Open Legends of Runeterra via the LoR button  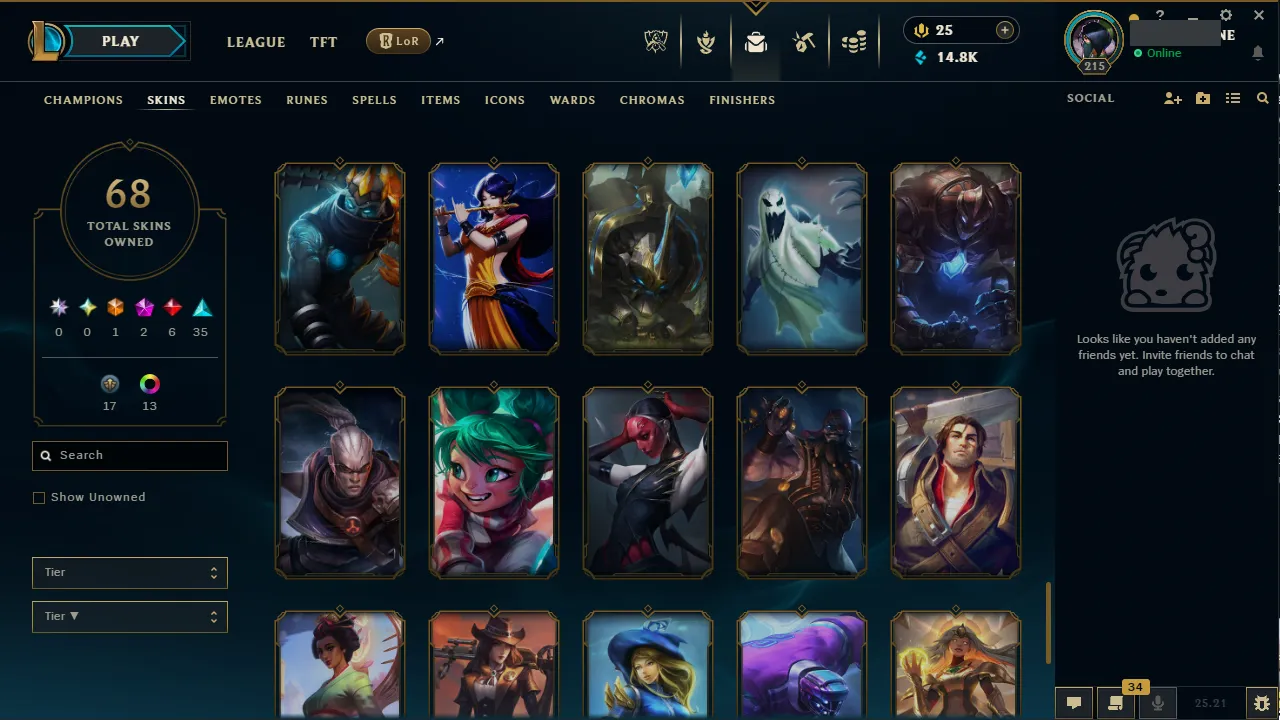click(x=398, y=41)
